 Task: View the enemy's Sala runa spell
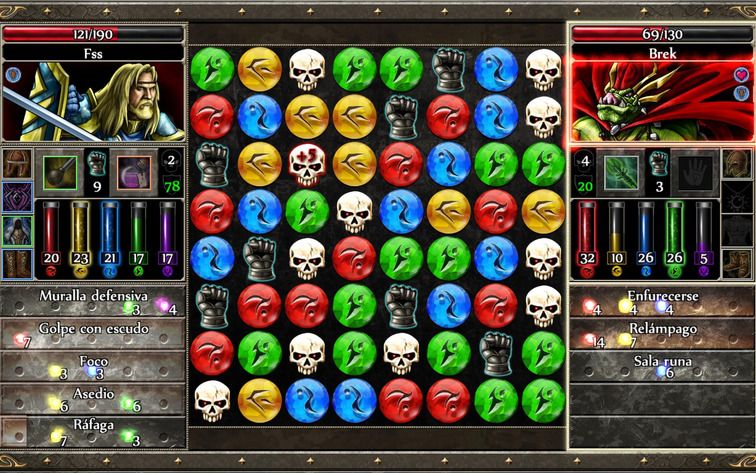[x=661, y=365]
